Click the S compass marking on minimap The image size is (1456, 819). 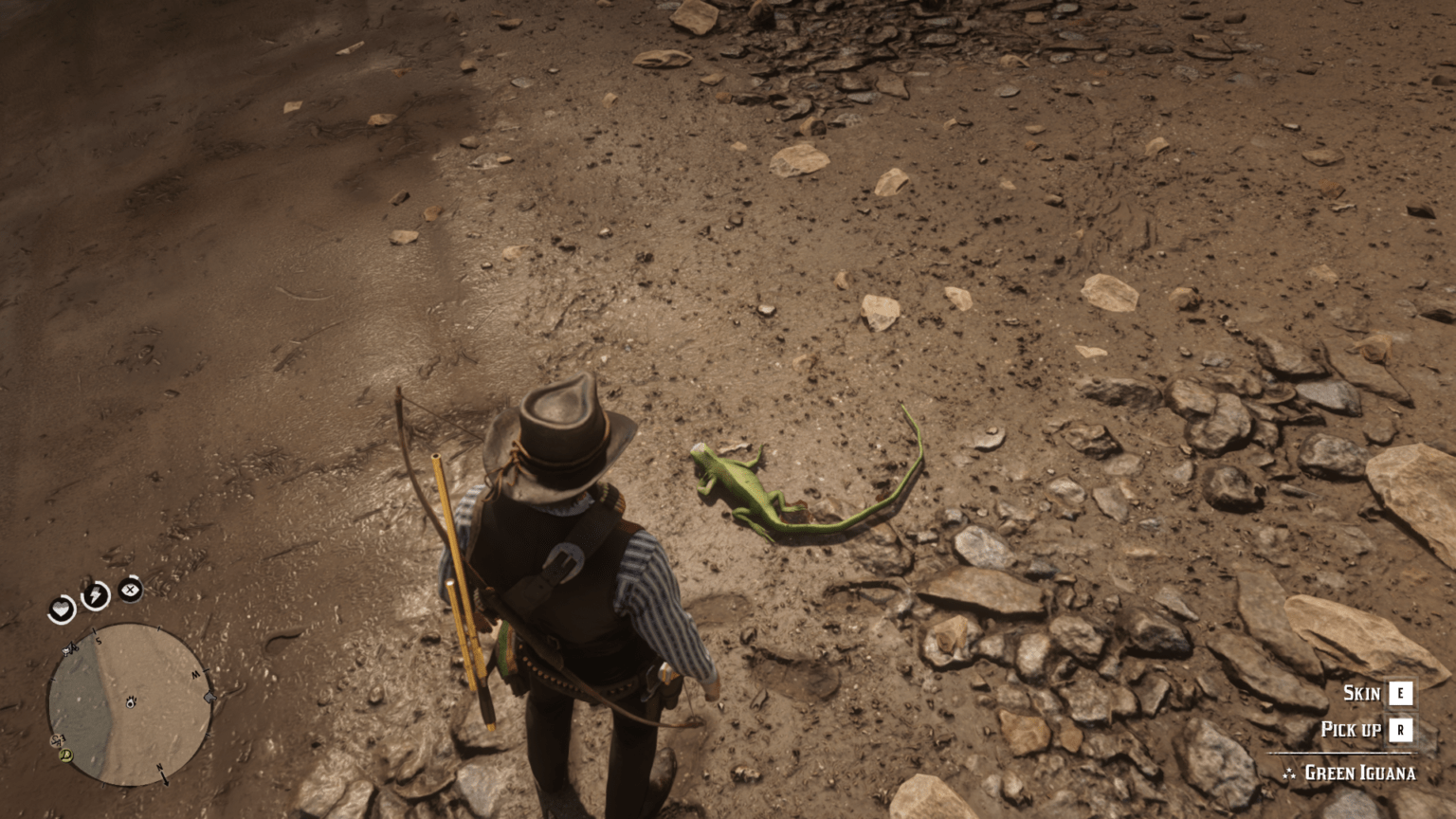pos(99,641)
